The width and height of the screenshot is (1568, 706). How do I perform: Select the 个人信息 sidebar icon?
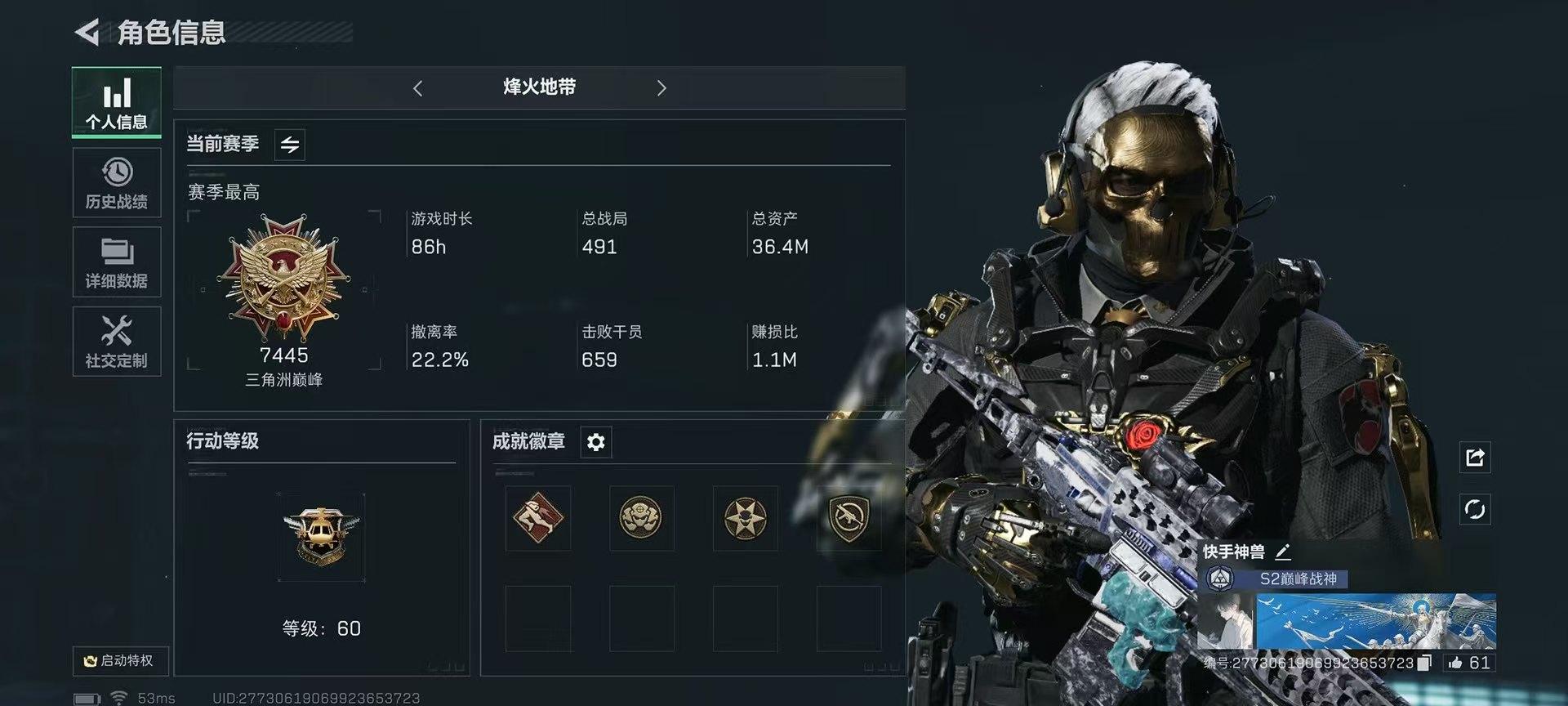pyautogui.click(x=116, y=101)
